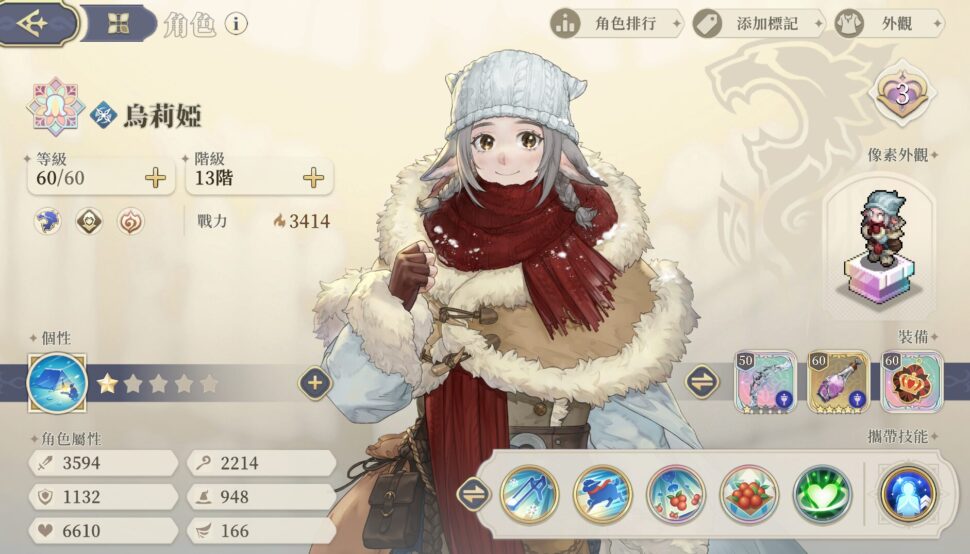
Task: Open 角色排行 character ranking
Action: [x=617, y=23]
